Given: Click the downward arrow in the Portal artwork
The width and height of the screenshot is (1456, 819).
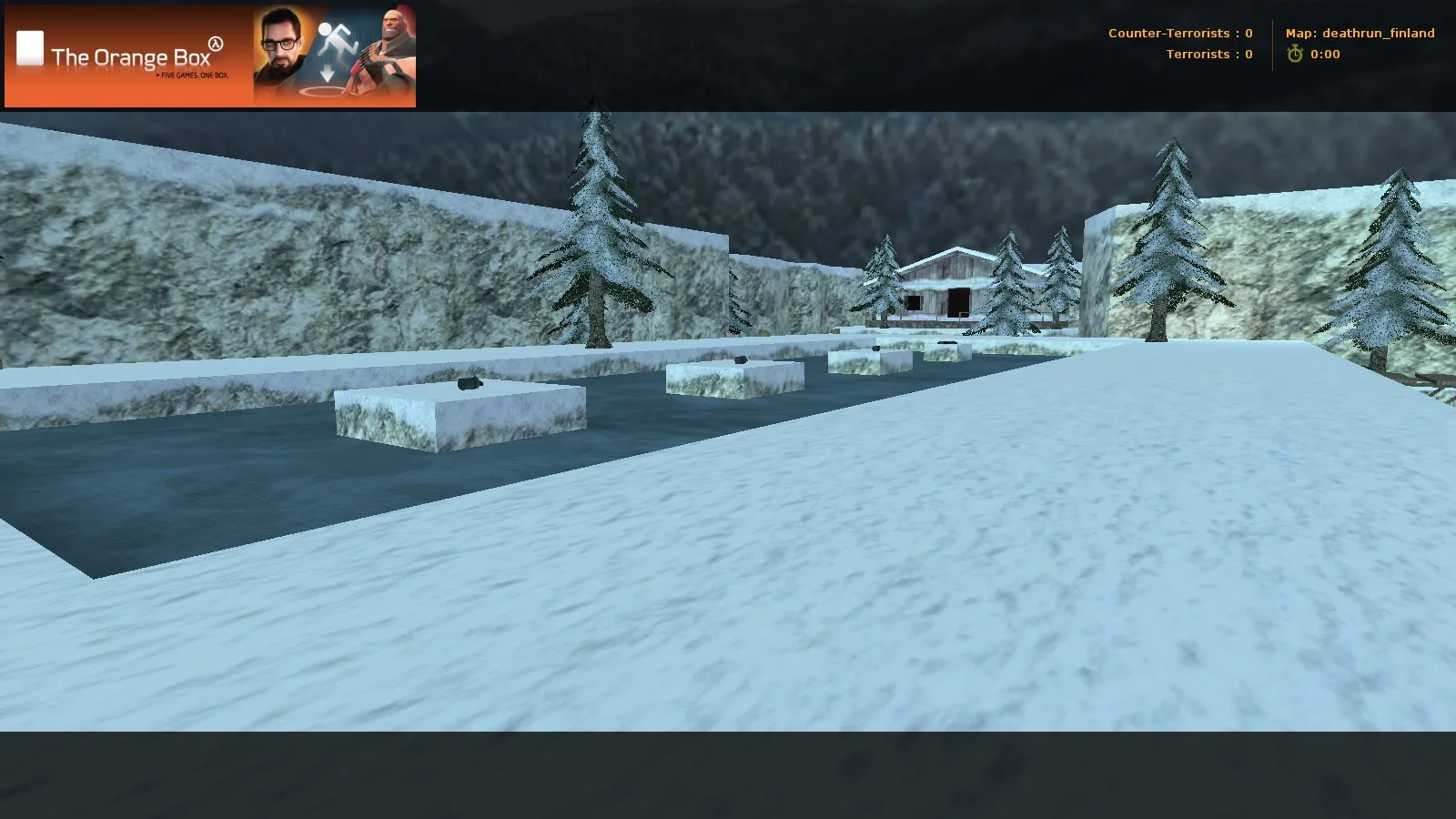Looking at the screenshot, I should point(327,73).
